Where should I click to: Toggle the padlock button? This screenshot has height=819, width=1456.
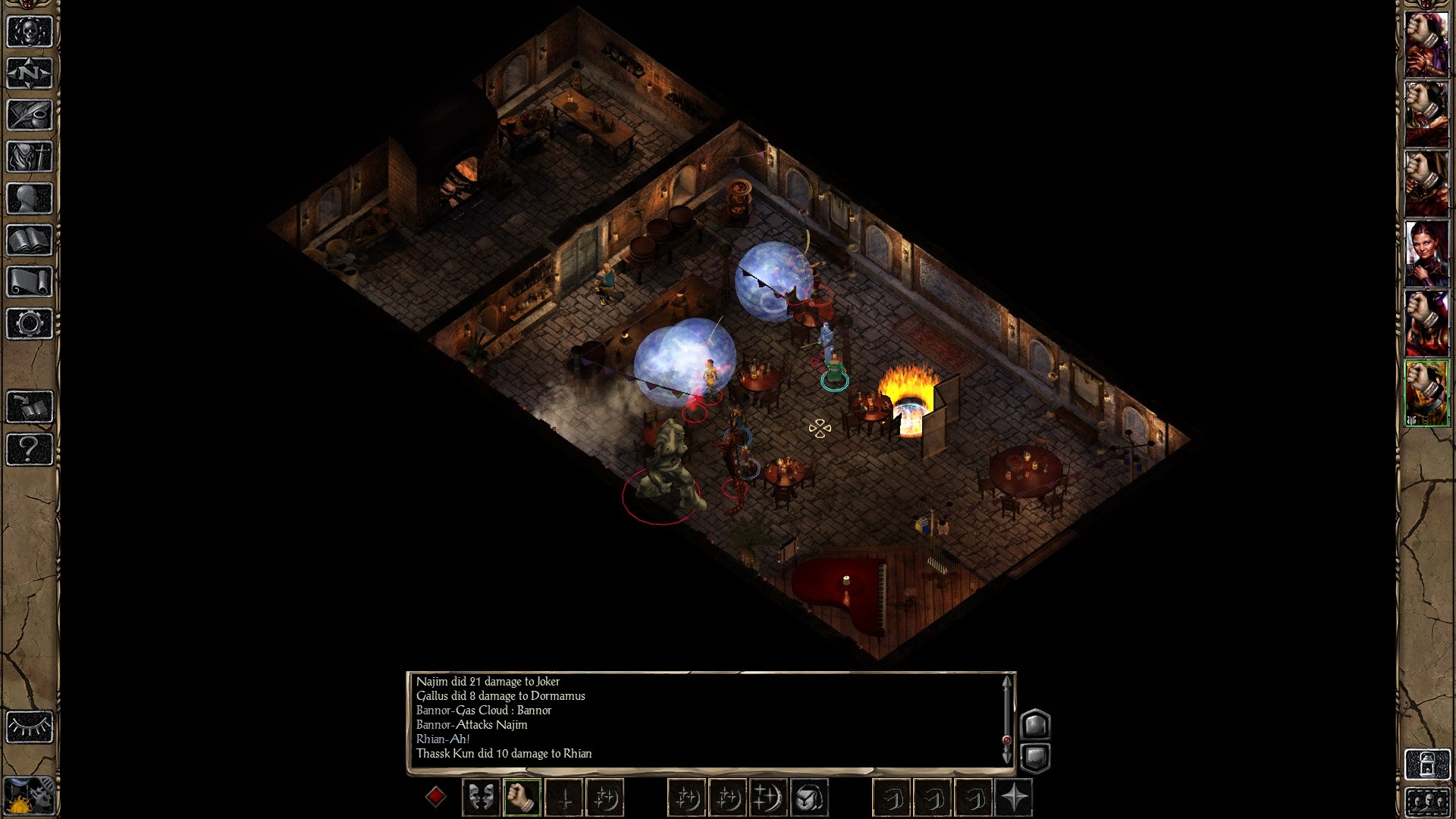[x=1426, y=764]
